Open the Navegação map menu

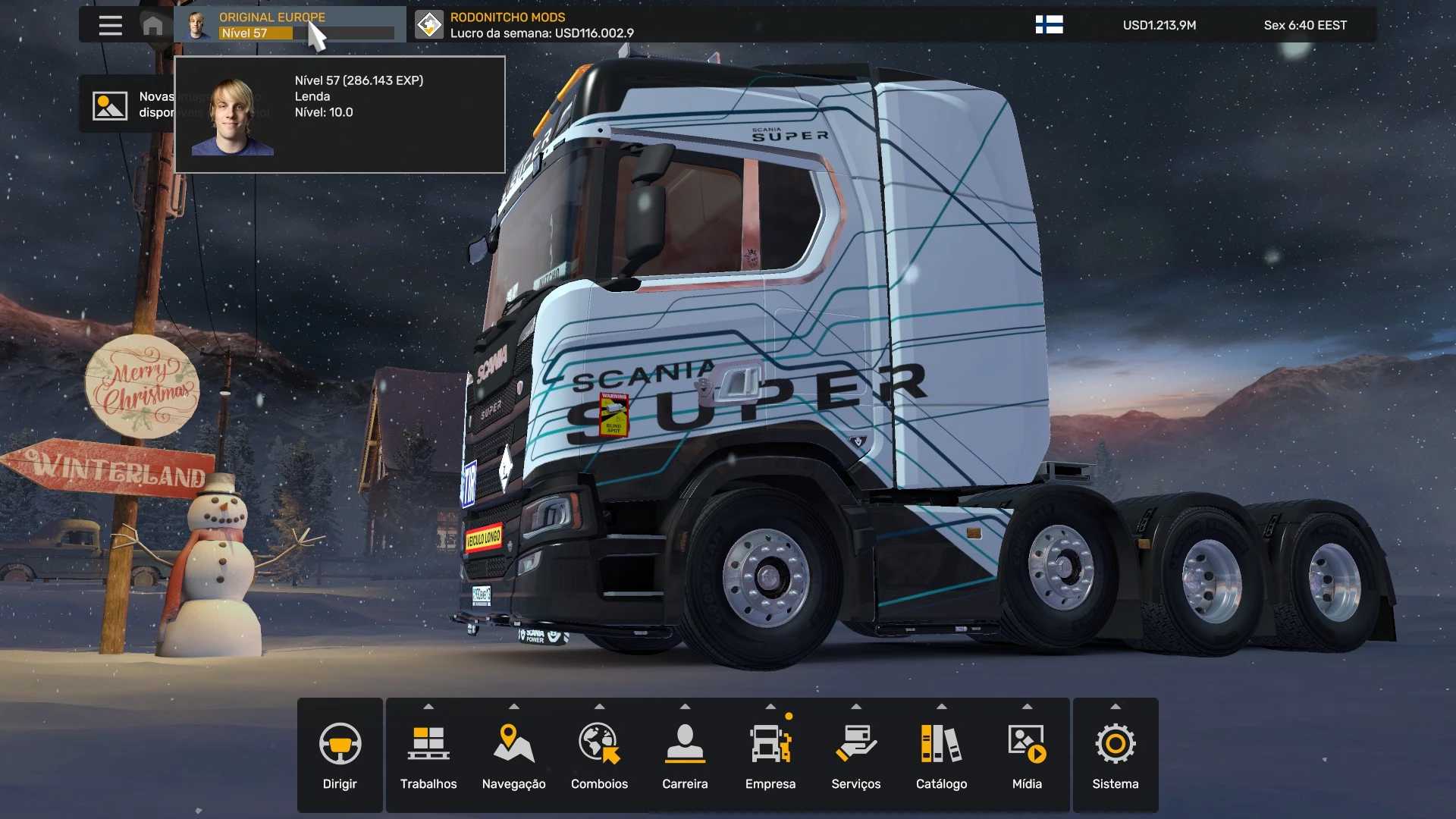(x=514, y=755)
